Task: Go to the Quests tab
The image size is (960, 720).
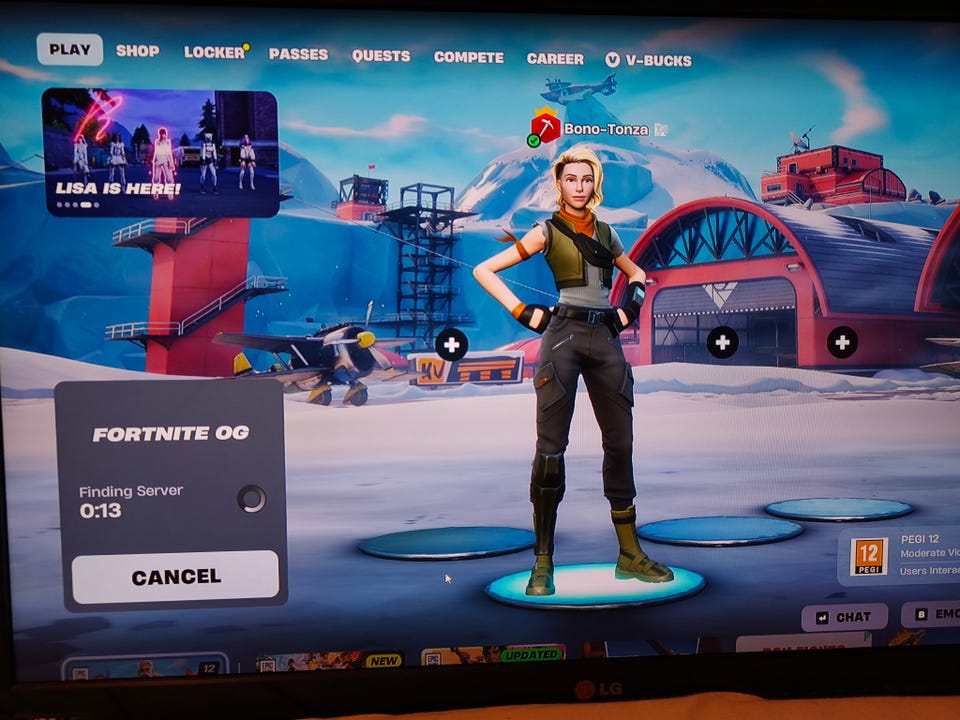Action: click(x=381, y=56)
